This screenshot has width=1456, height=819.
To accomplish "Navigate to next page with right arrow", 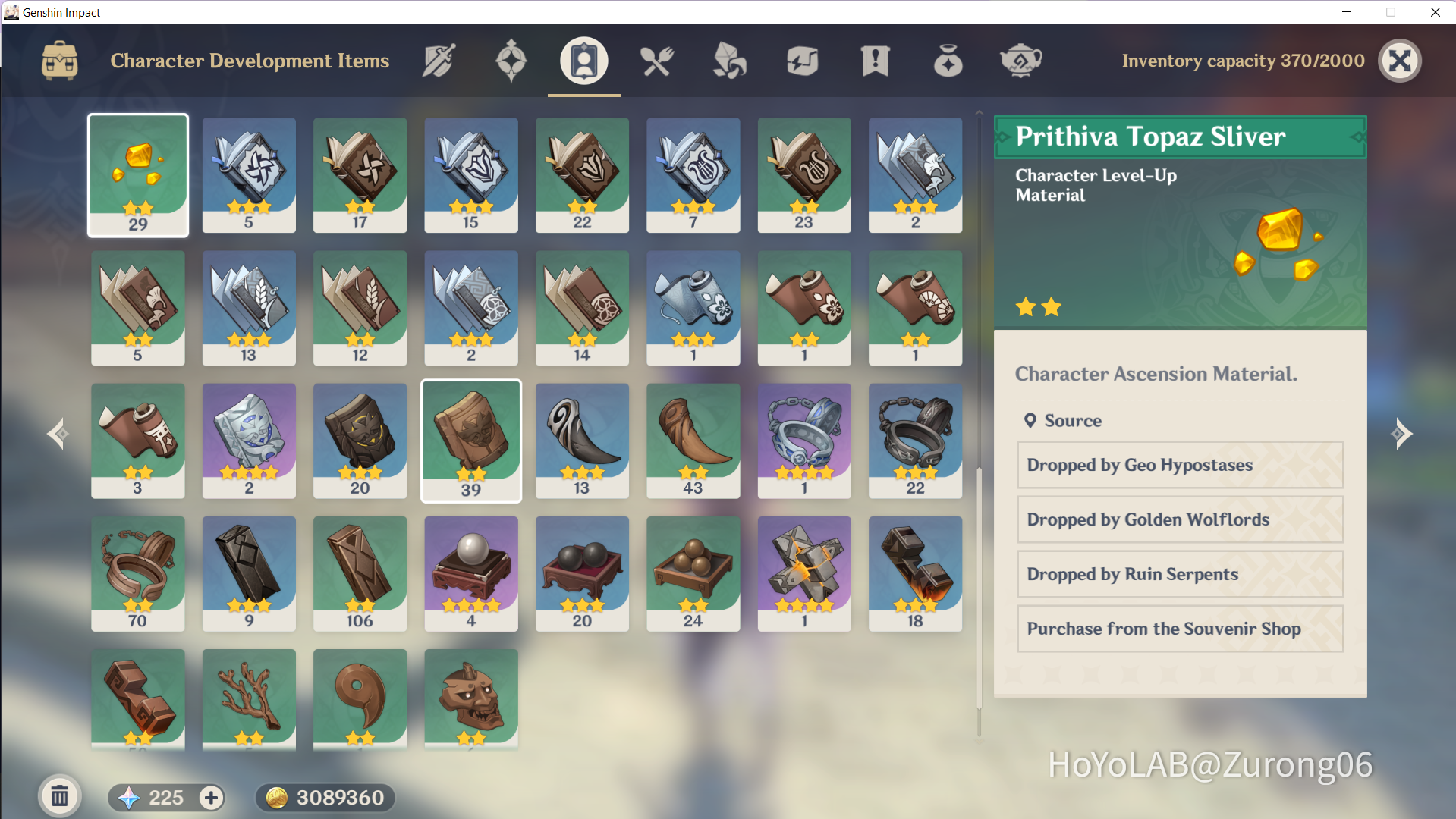I will tap(1403, 433).
